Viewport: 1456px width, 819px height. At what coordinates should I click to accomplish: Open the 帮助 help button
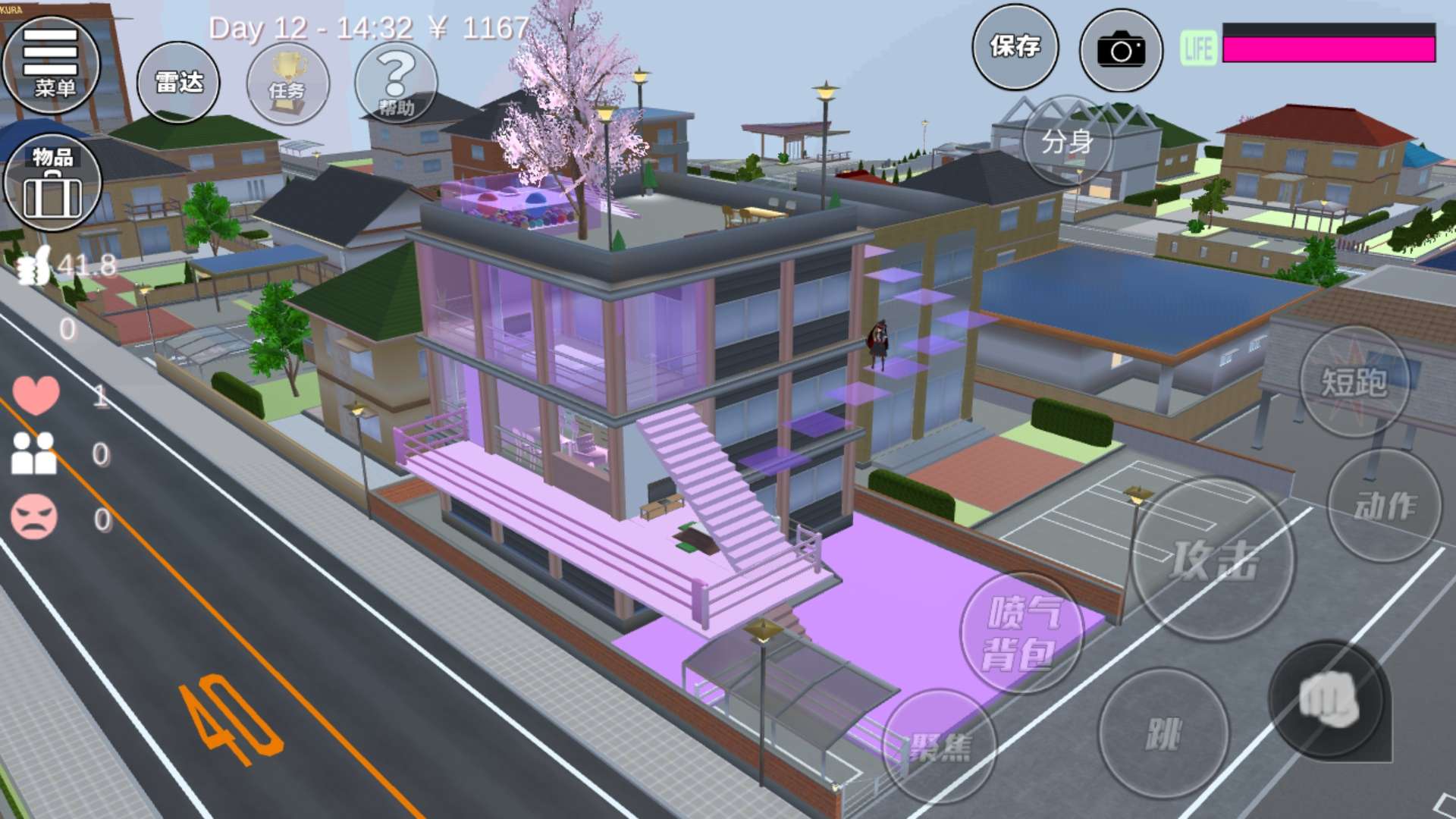coord(396,83)
